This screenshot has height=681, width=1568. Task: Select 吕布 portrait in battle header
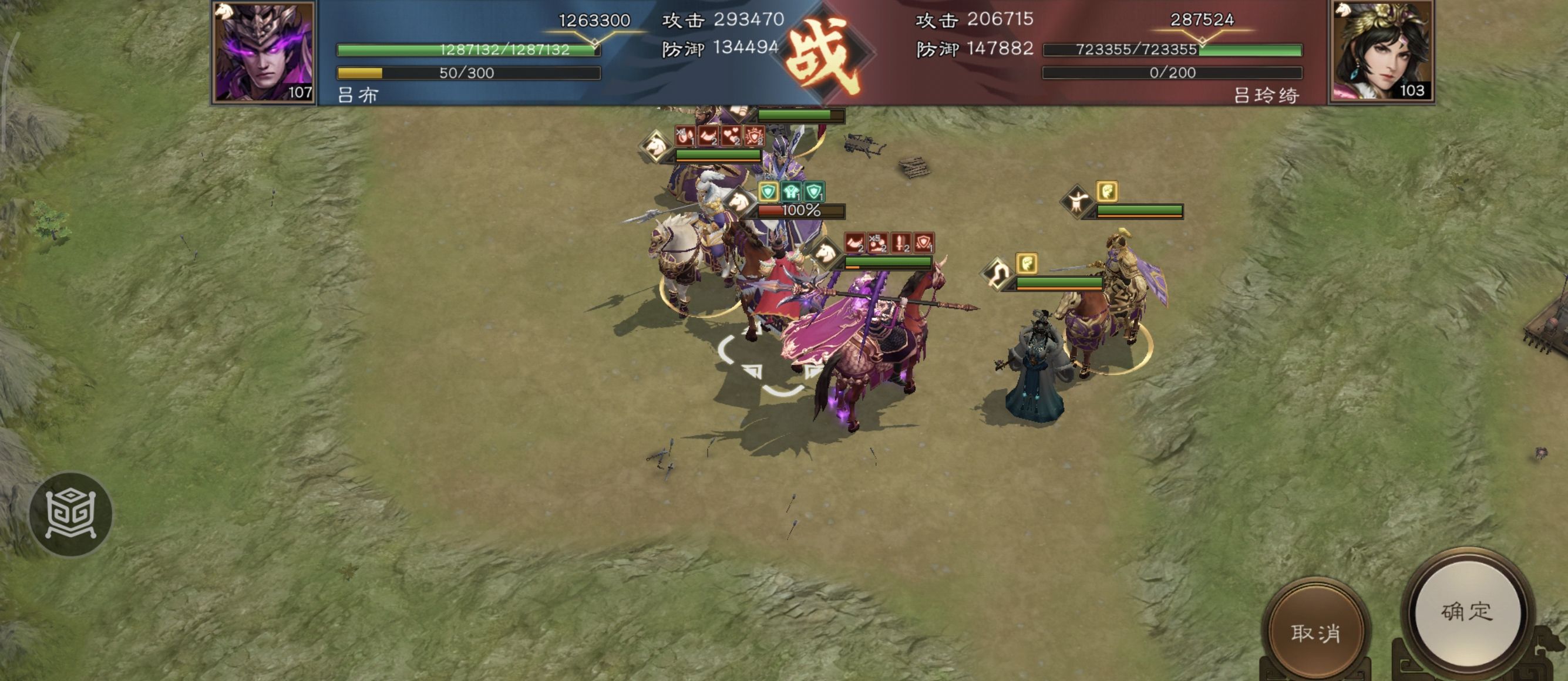(264, 52)
